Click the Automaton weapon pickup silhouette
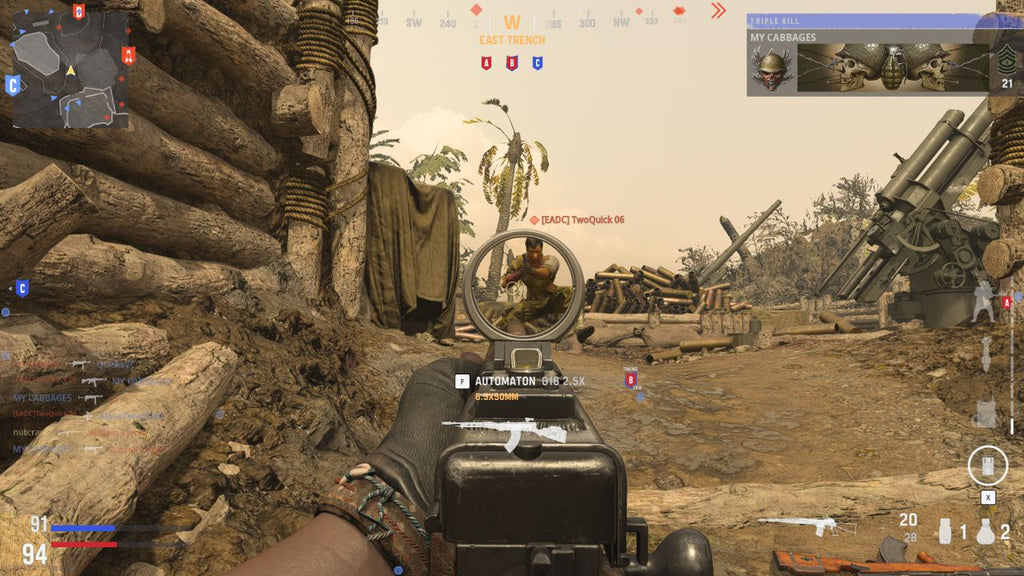Image resolution: width=1024 pixels, height=576 pixels. [x=504, y=432]
